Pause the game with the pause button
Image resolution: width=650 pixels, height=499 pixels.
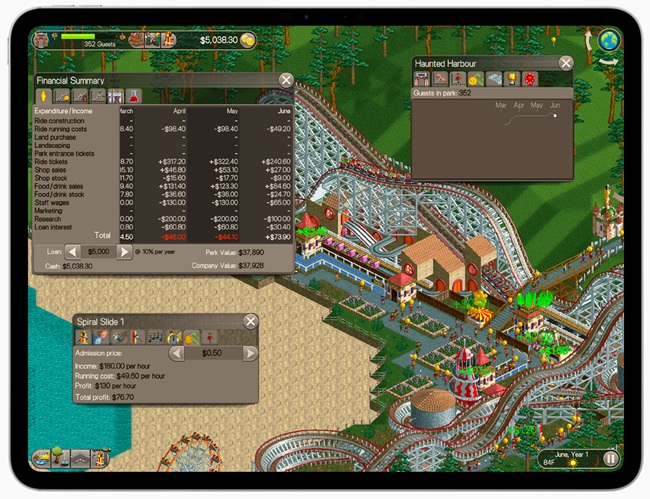coord(610,460)
